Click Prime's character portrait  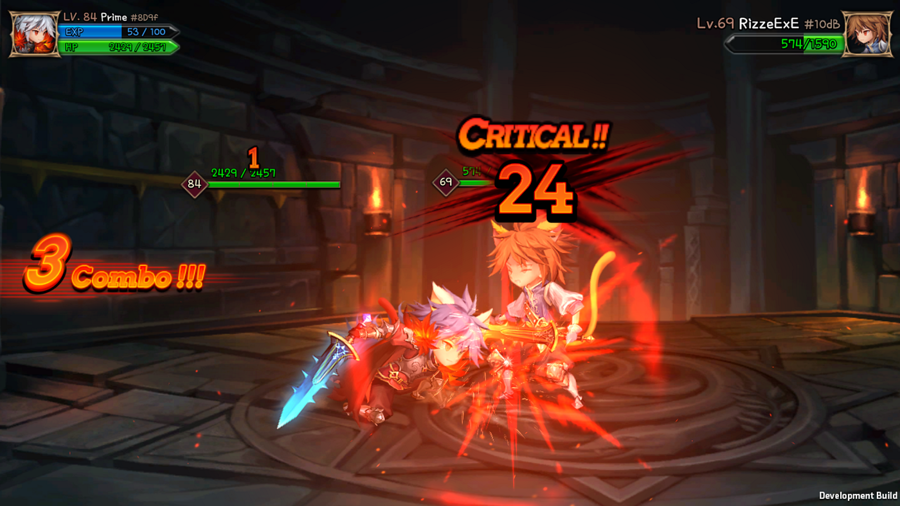pos(34,34)
